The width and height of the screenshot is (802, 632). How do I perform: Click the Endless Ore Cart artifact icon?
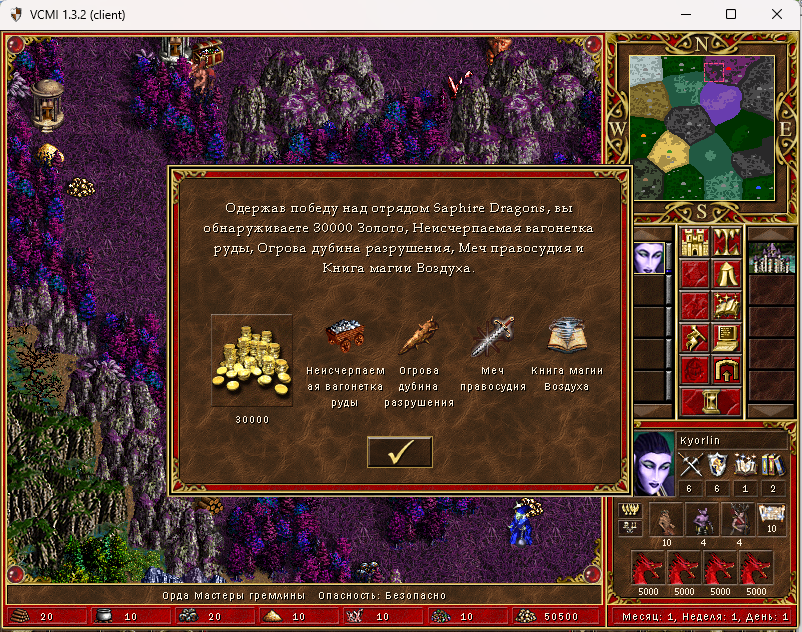pyautogui.click(x=344, y=337)
